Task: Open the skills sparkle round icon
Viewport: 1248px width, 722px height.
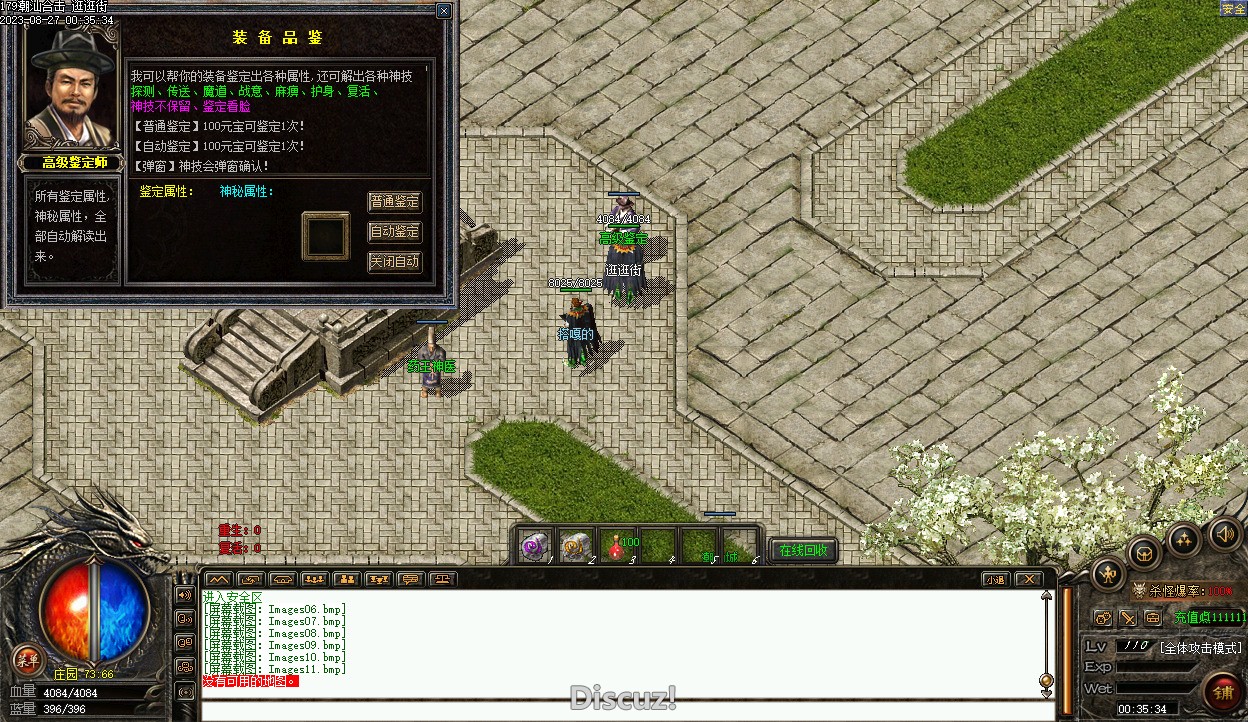Action: point(1185,540)
